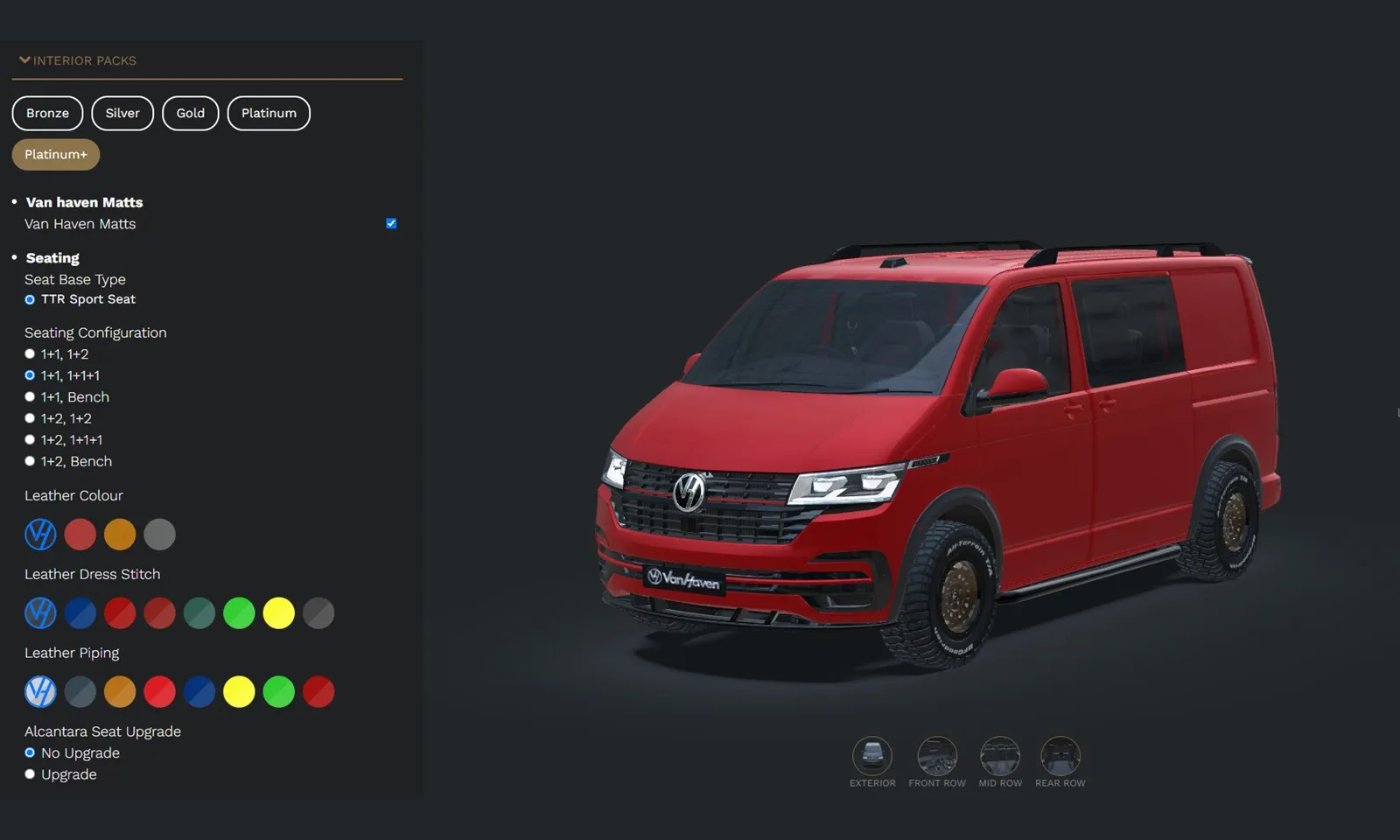Switch to the Silver interior pack
This screenshot has height=840, width=1400.
(122, 113)
